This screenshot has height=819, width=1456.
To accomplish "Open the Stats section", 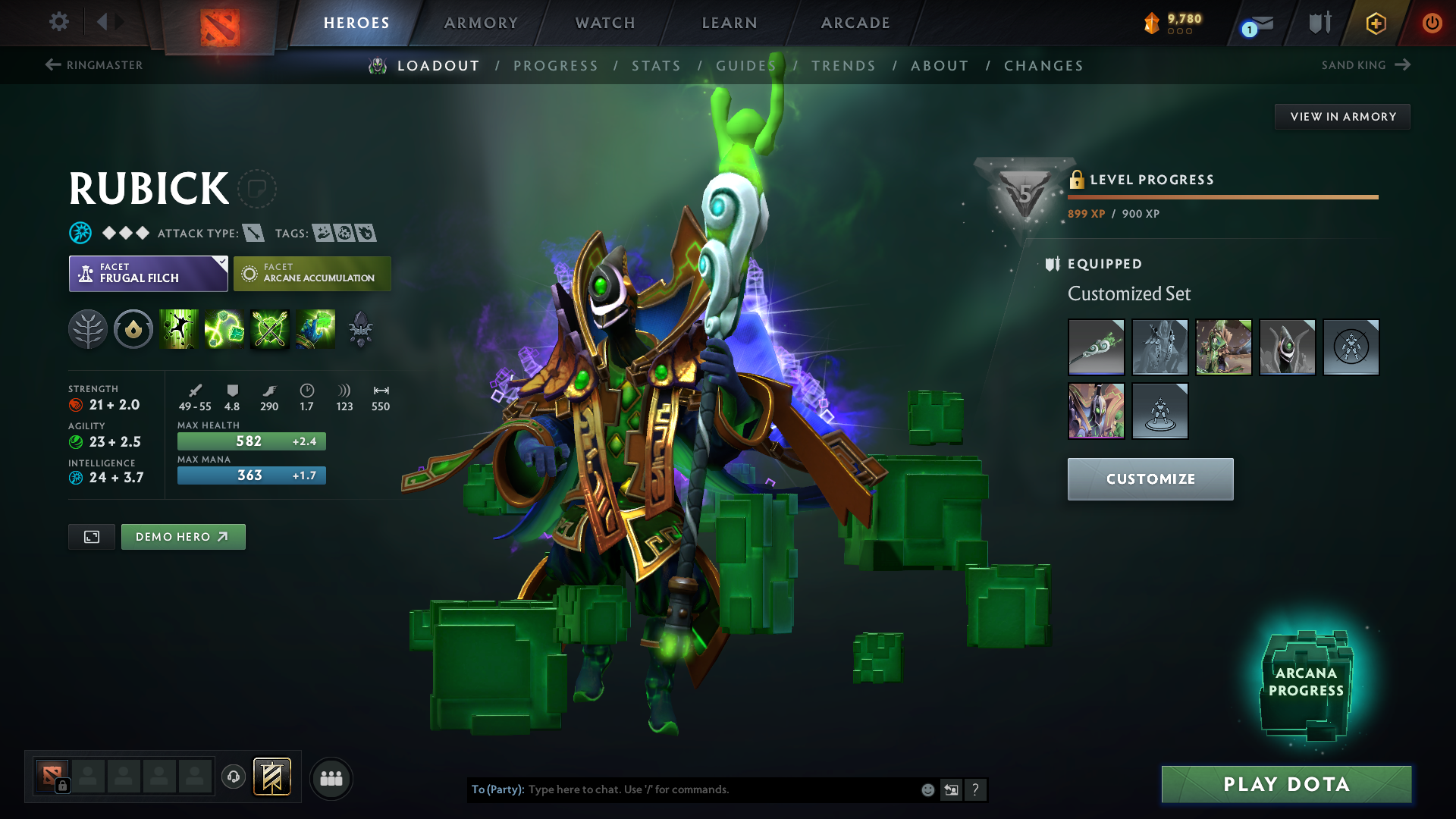I will click(x=656, y=65).
